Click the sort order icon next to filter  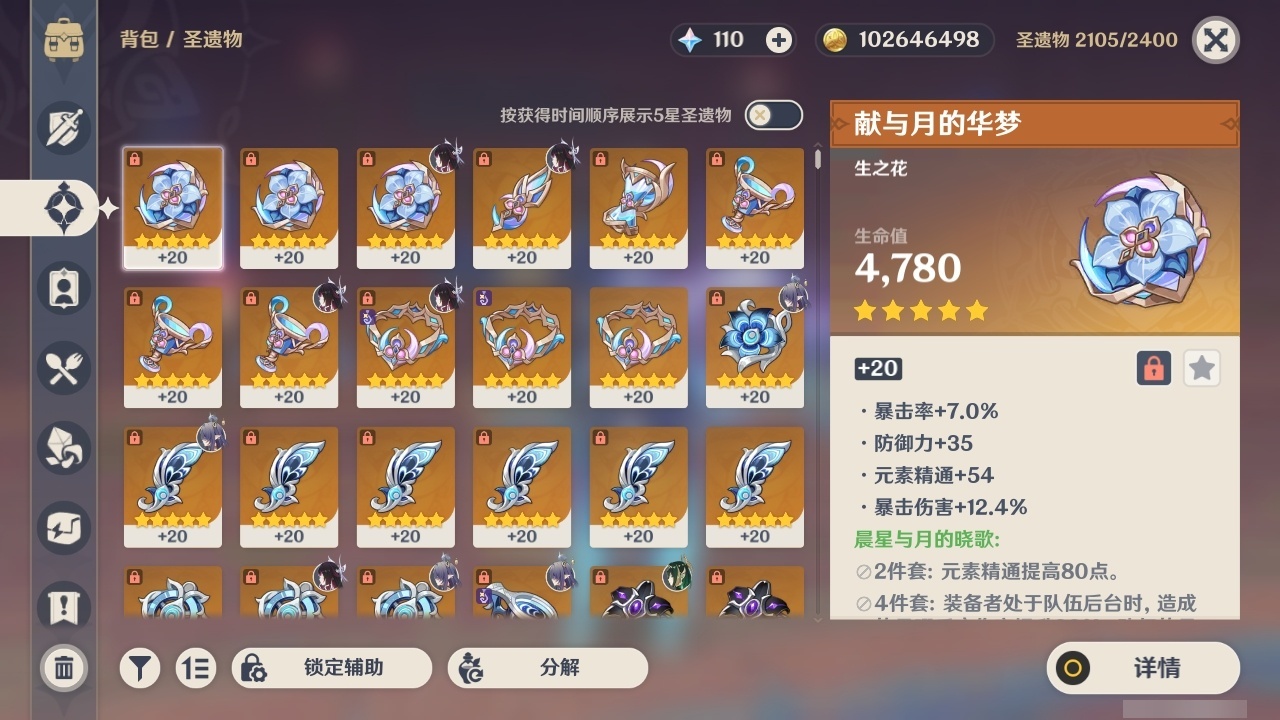click(x=196, y=668)
